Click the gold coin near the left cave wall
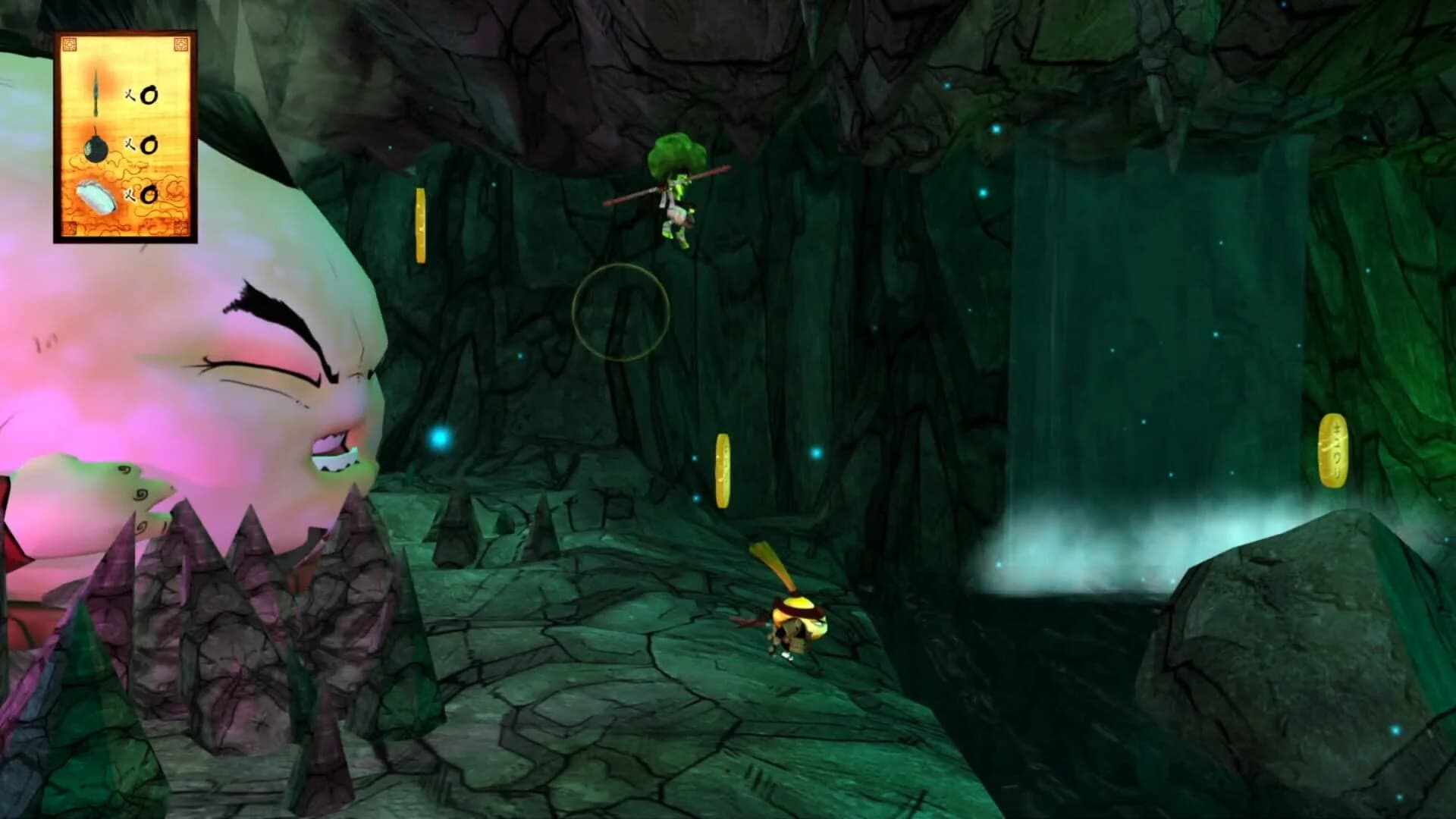This screenshot has width=1456, height=819. click(x=419, y=225)
